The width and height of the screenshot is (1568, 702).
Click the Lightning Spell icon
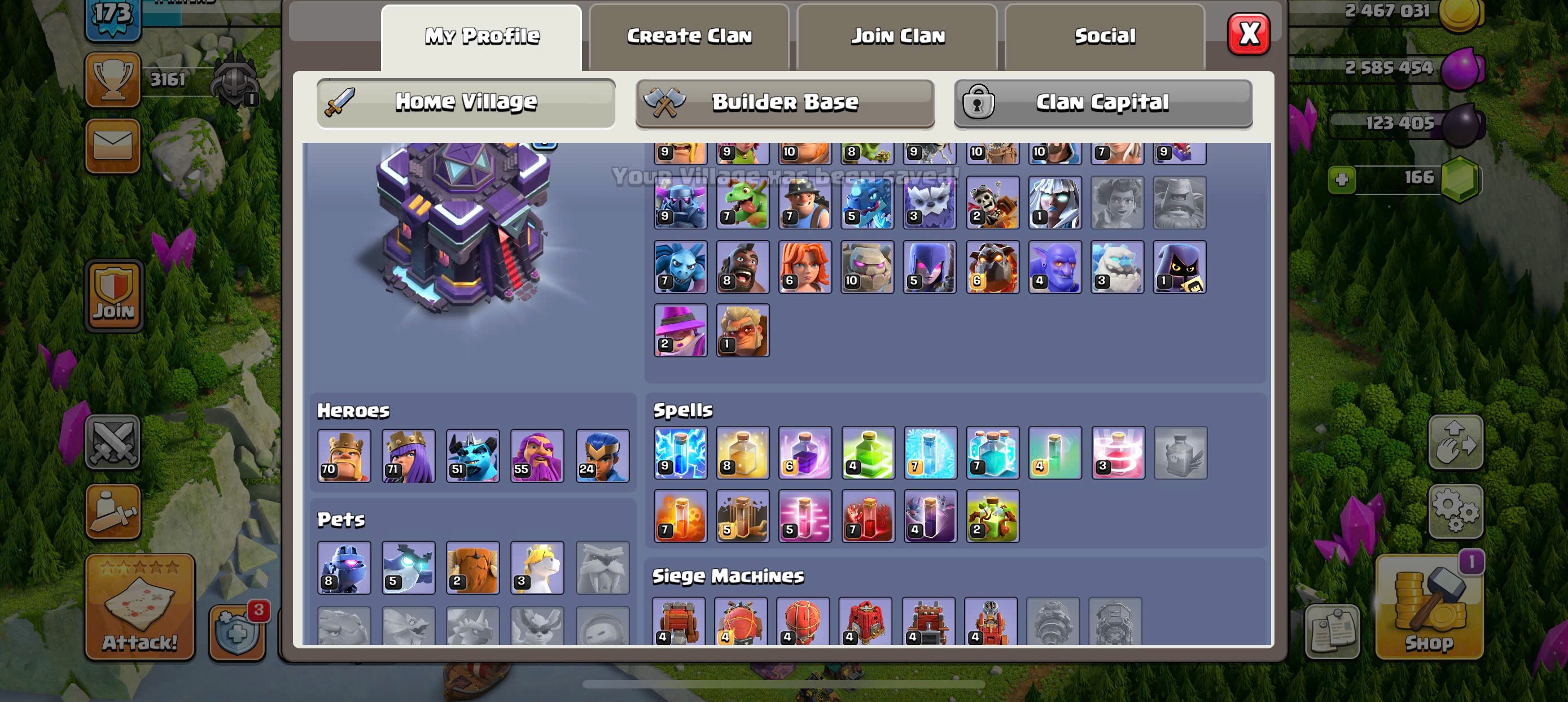click(x=681, y=452)
